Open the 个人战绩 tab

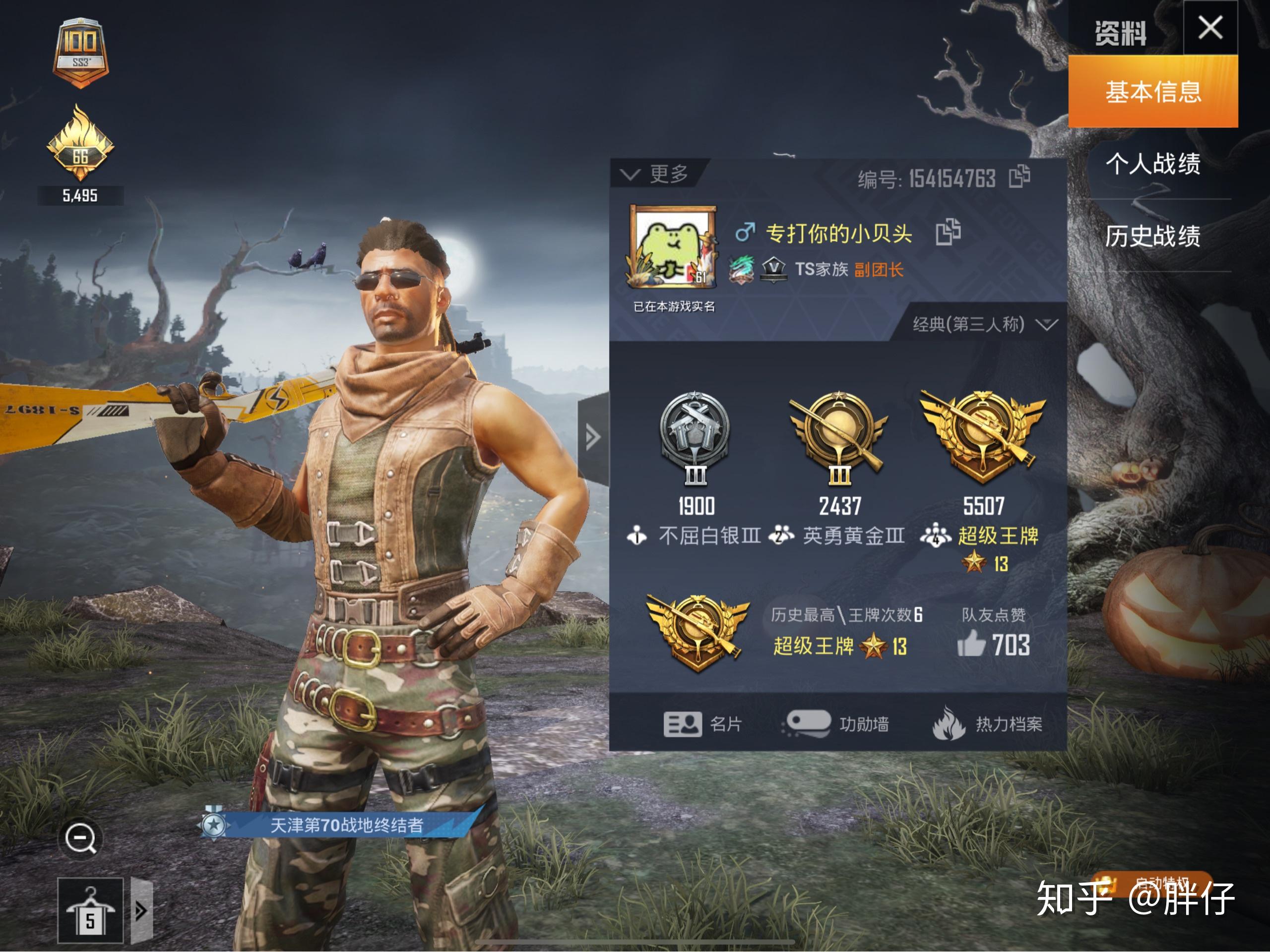coord(1152,164)
